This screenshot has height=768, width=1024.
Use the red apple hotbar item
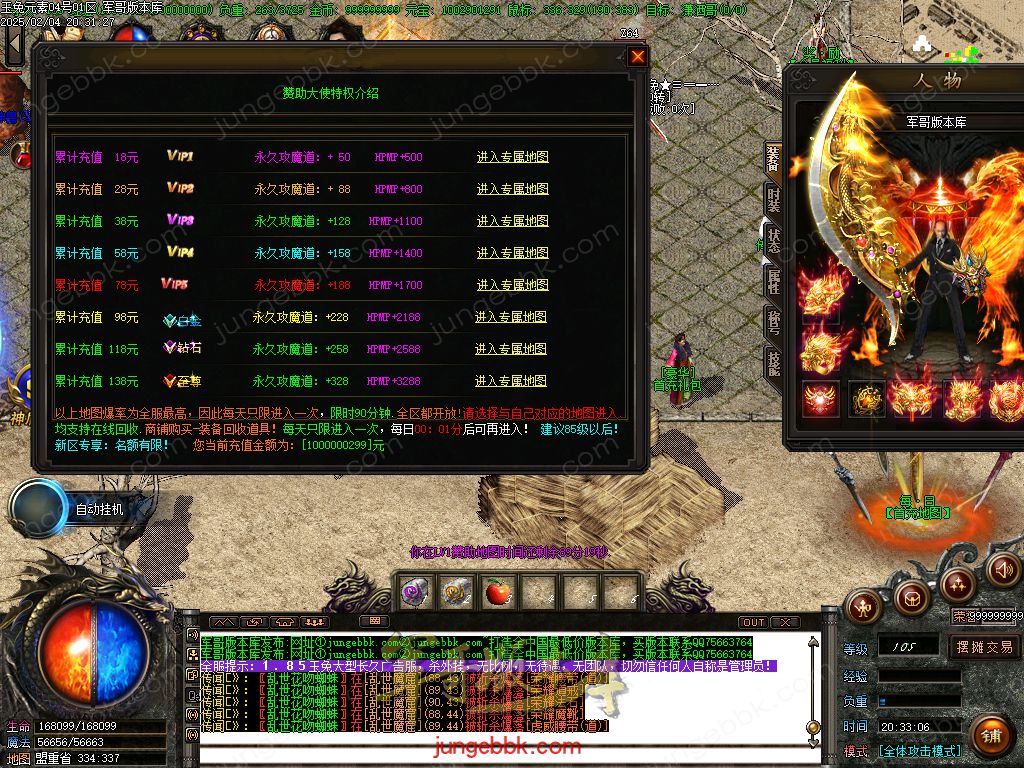click(497, 593)
